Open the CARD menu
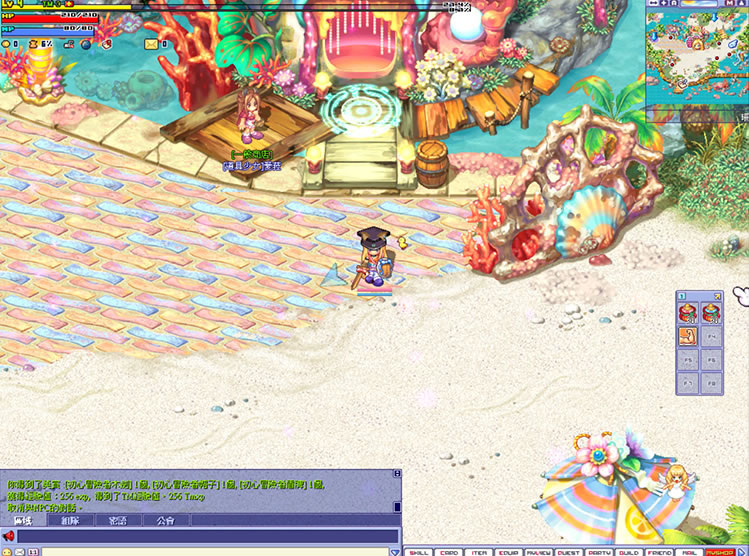 pyautogui.click(x=451, y=551)
